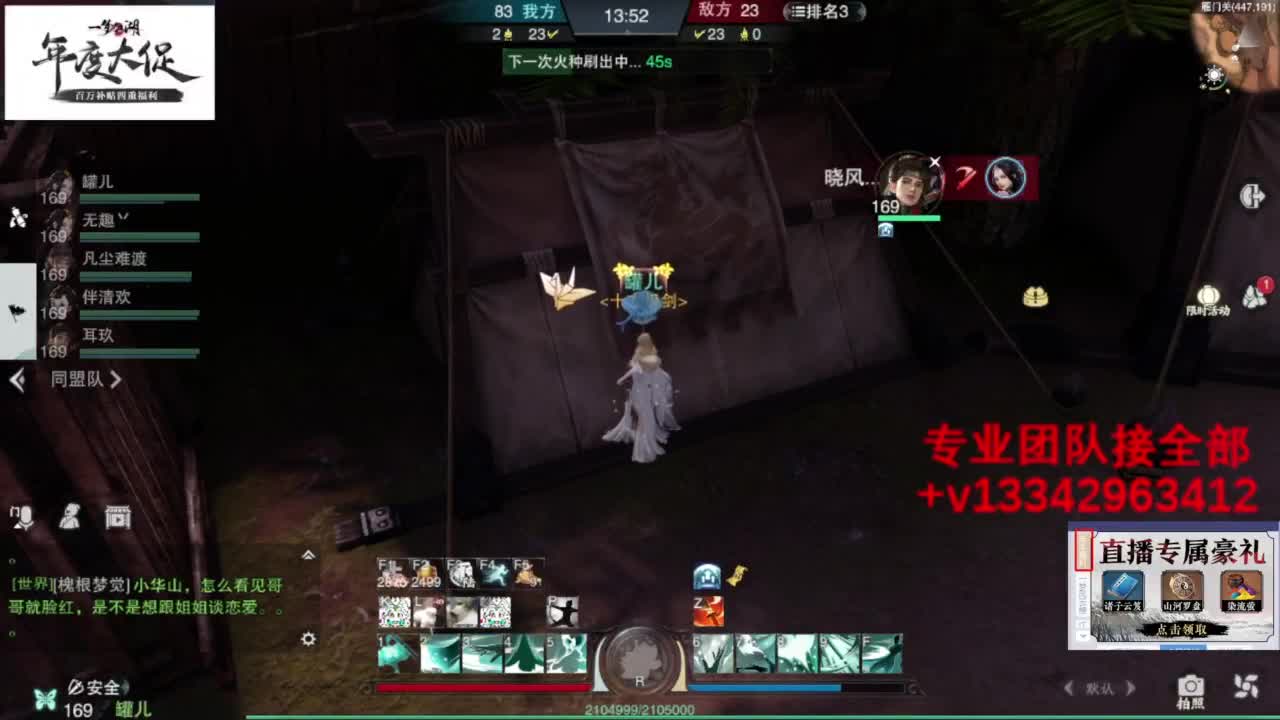The width and height of the screenshot is (1280, 720).
Task: Activate the ultimate skill on the R button
Action: (x=640, y=660)
